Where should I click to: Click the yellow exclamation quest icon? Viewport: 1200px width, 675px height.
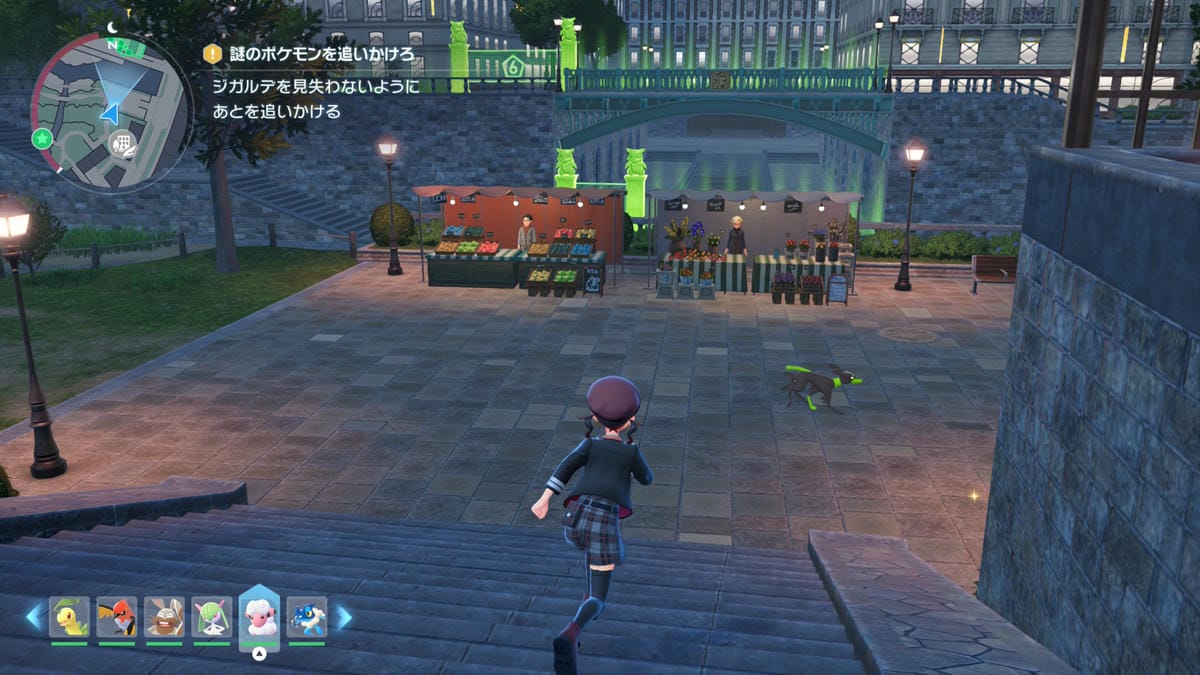(x=213, y=54)
